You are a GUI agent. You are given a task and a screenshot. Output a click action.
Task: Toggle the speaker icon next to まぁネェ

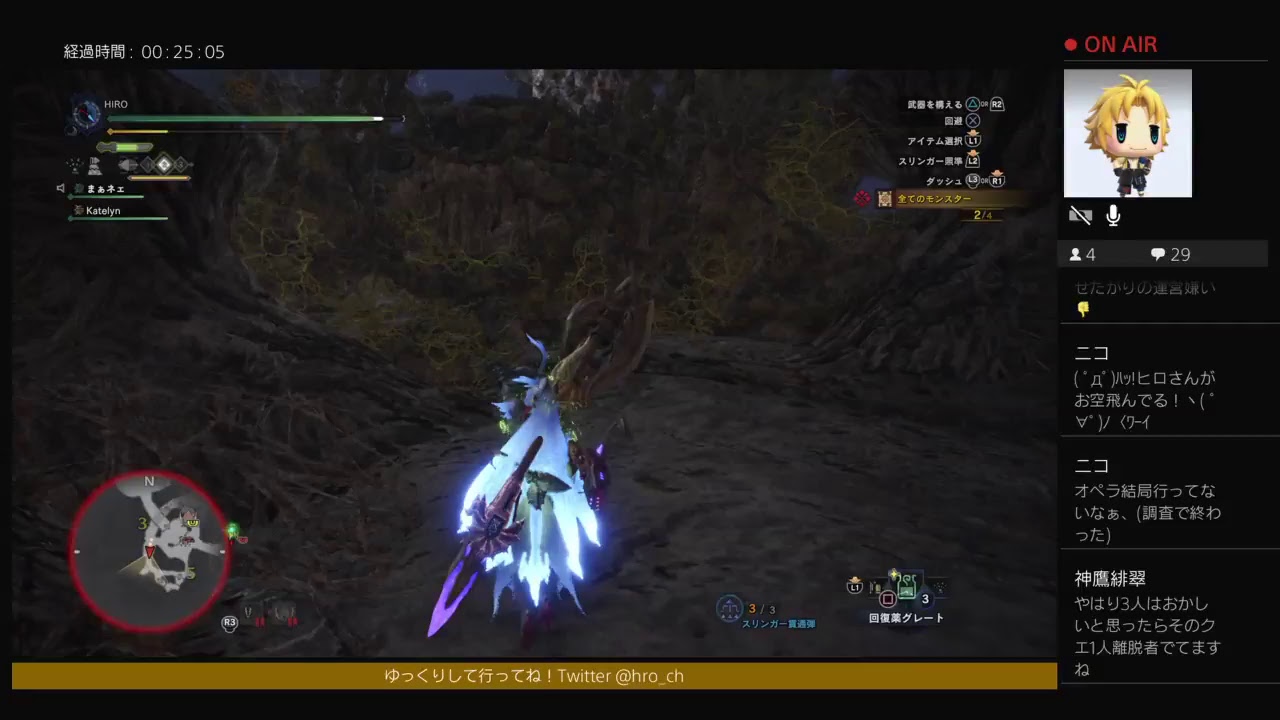coord(63,188)
